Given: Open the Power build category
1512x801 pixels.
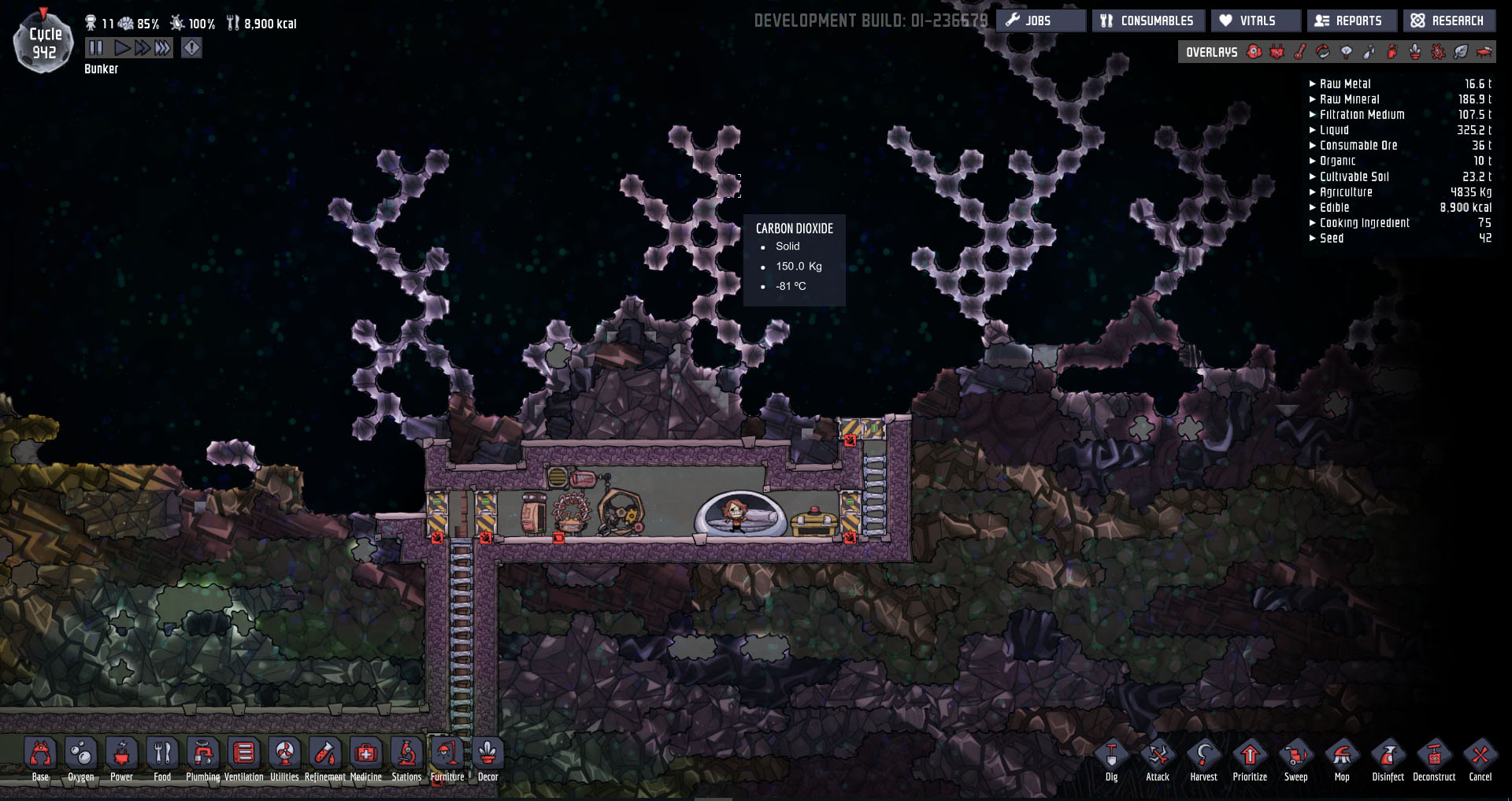Looking at the screenshot, I should (x=121, y=756).
